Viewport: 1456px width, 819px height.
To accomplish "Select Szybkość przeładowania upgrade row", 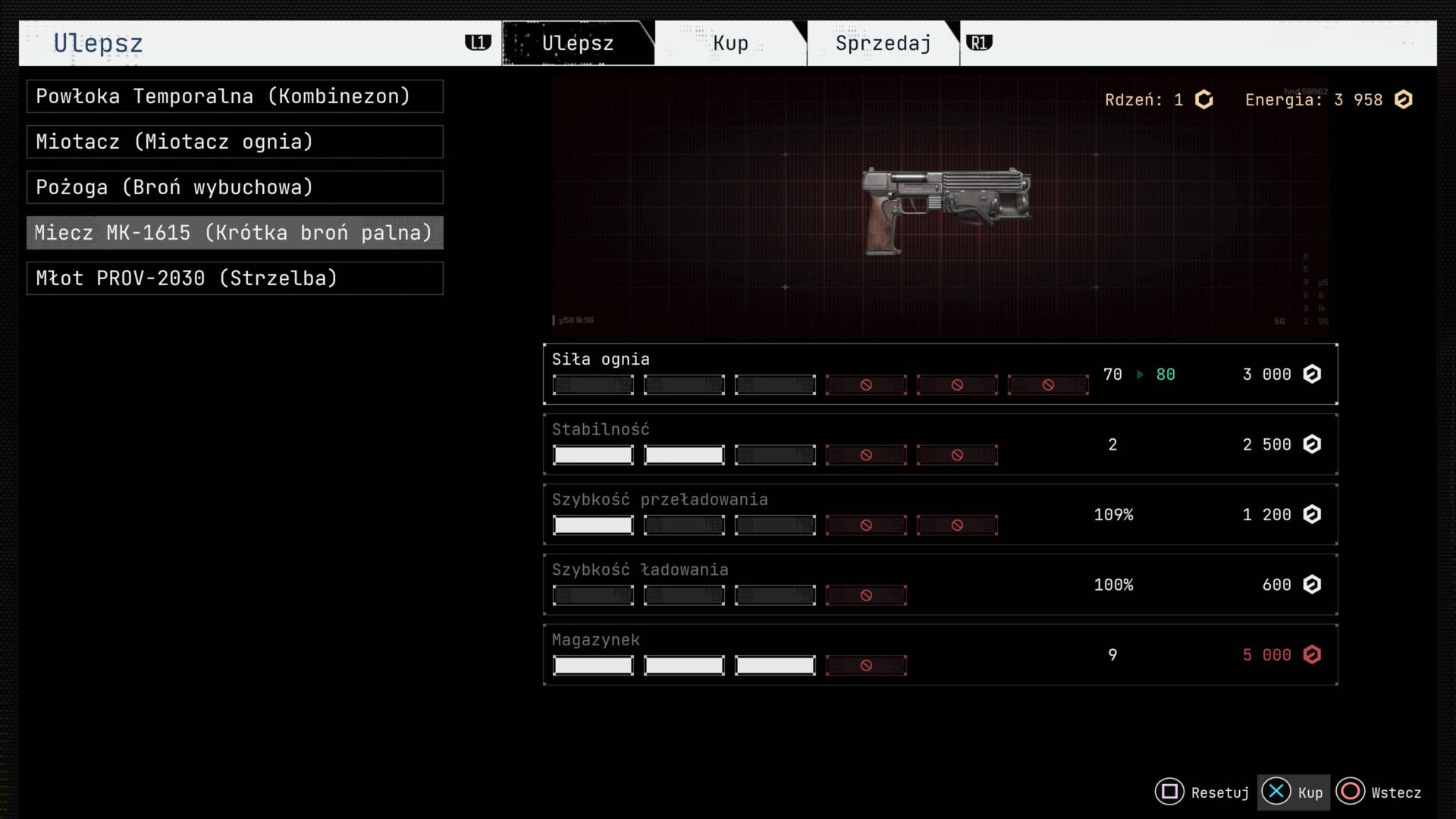I will coord(940,514).
